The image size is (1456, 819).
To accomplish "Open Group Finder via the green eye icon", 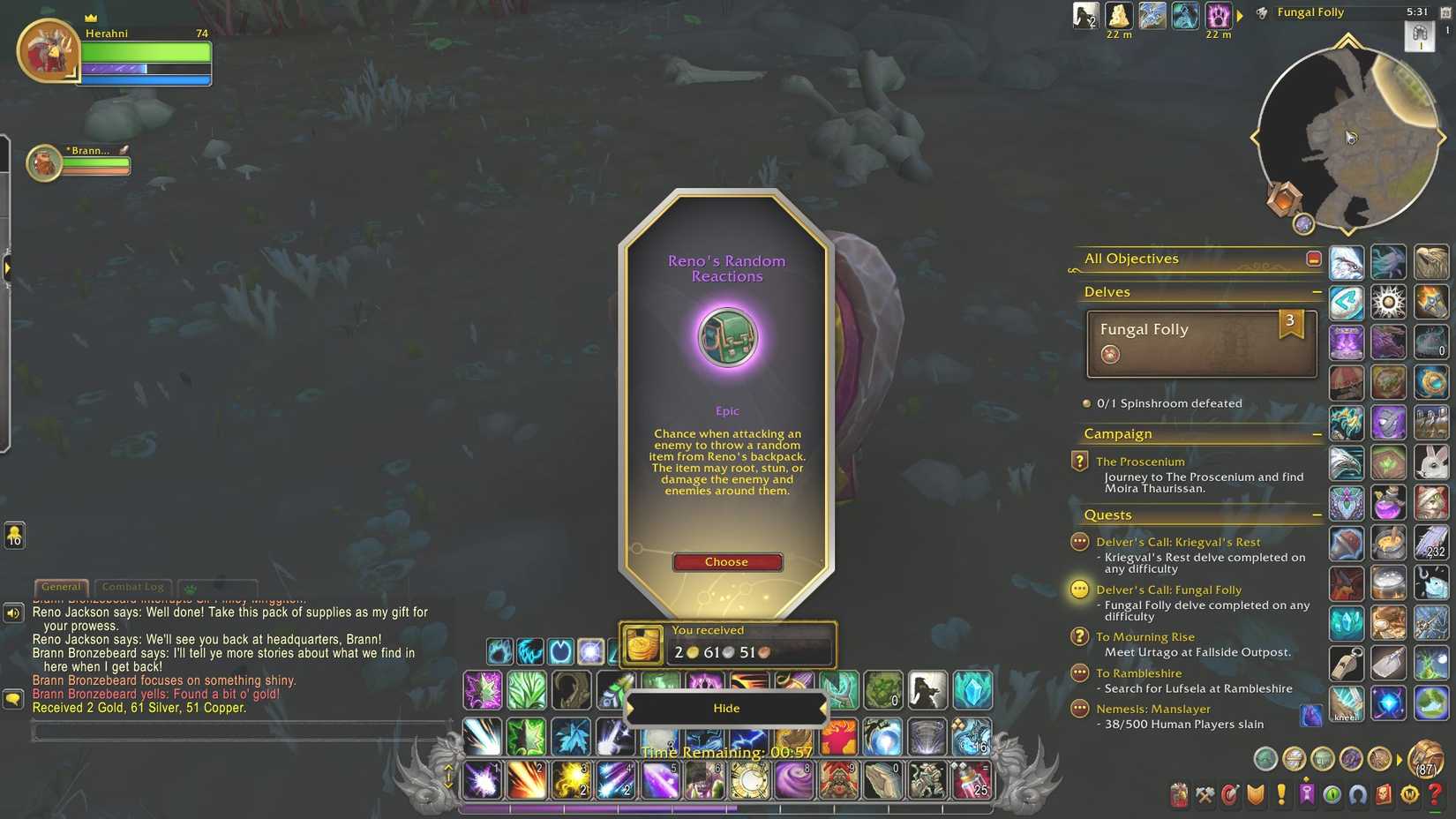I will [1331, 794].
